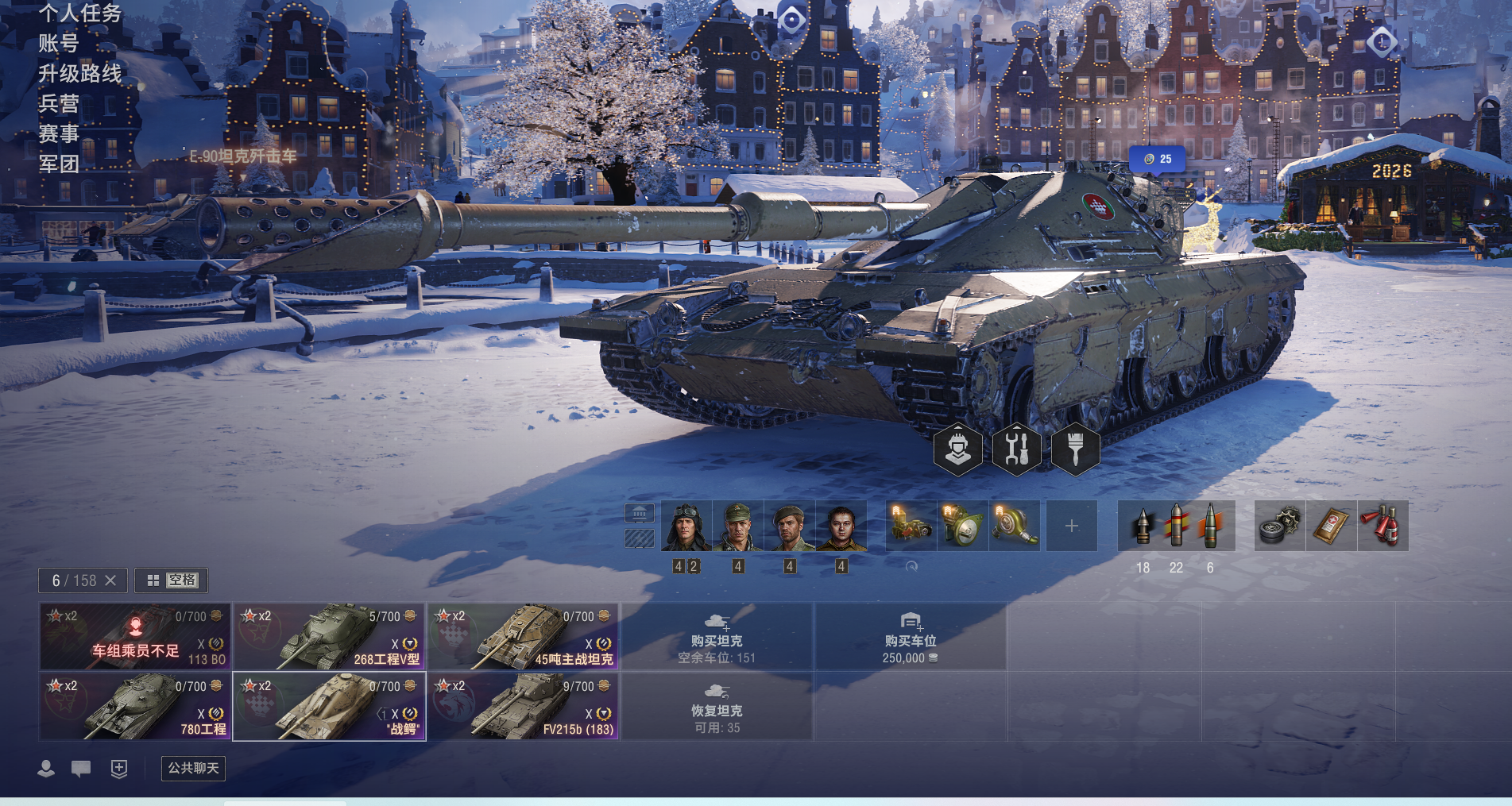Toggle the 空格 carousel grid view
The image size is (1512, 806).
coord(172,580)
